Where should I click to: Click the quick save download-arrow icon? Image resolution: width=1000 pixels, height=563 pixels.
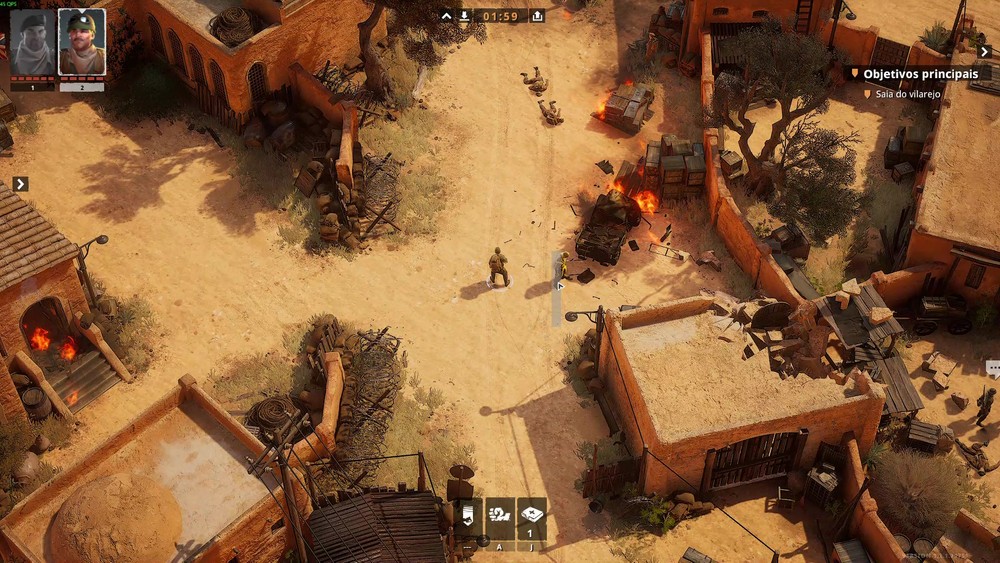(x=464, y=16)
